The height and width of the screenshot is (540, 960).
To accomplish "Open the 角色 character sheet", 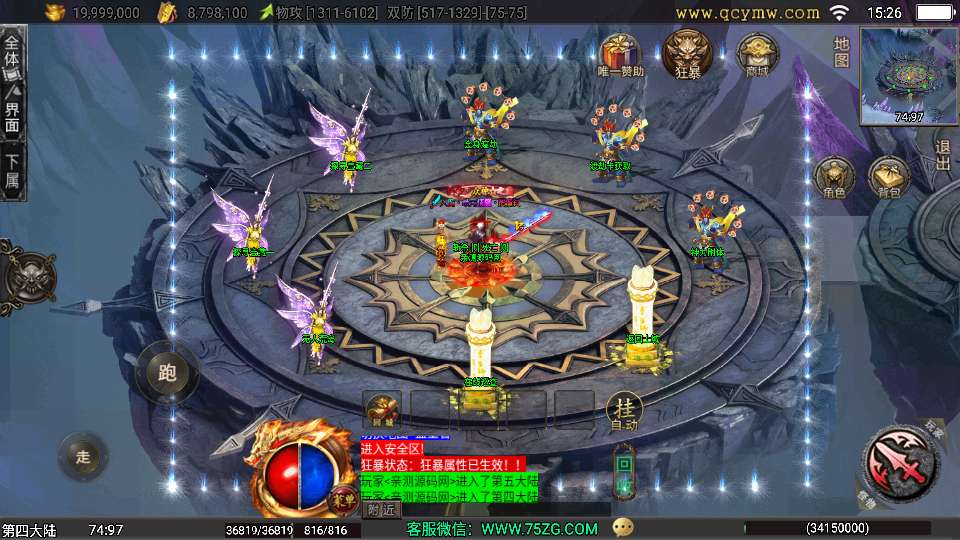I will 833,176.
